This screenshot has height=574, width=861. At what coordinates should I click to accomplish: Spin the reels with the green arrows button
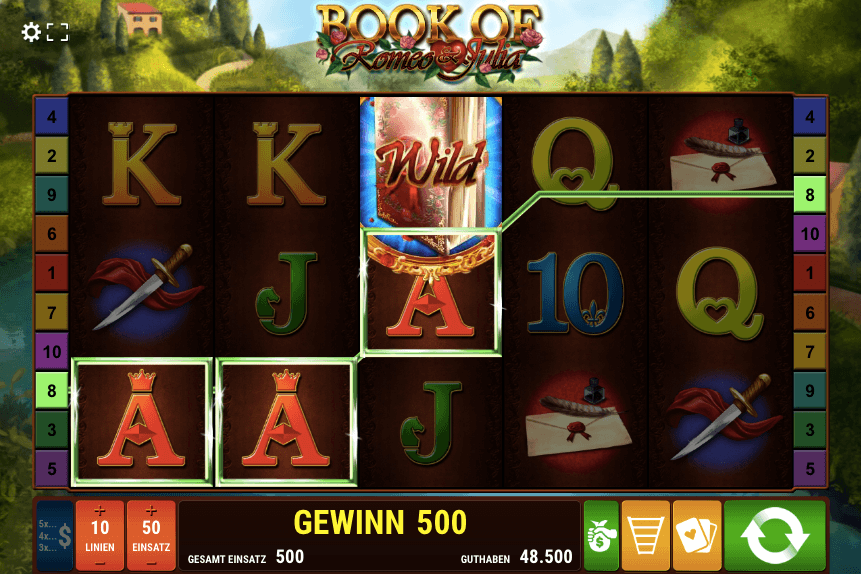click(774, 535)
